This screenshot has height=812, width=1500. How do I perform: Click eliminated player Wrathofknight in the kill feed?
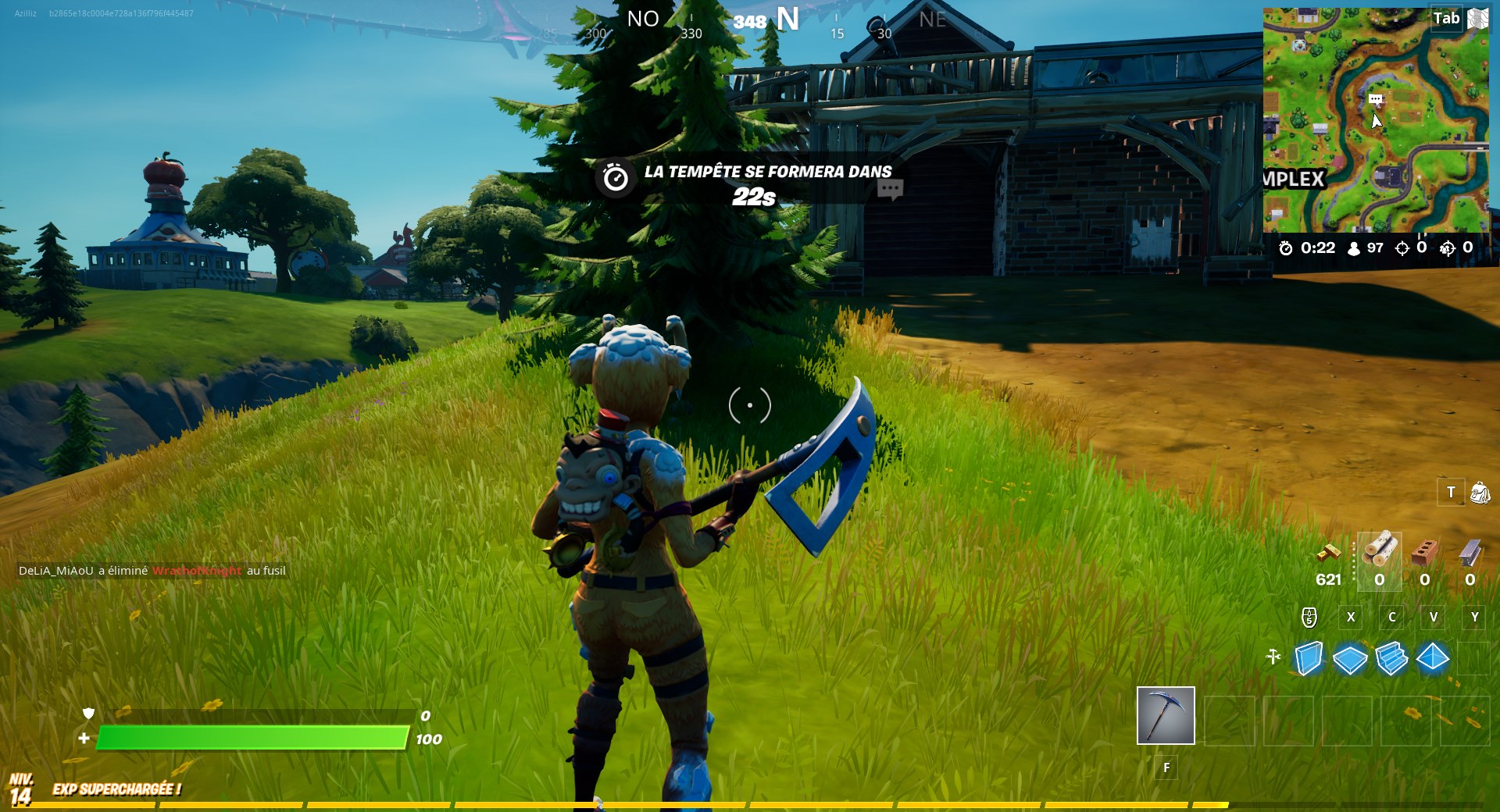pos(198,571)
